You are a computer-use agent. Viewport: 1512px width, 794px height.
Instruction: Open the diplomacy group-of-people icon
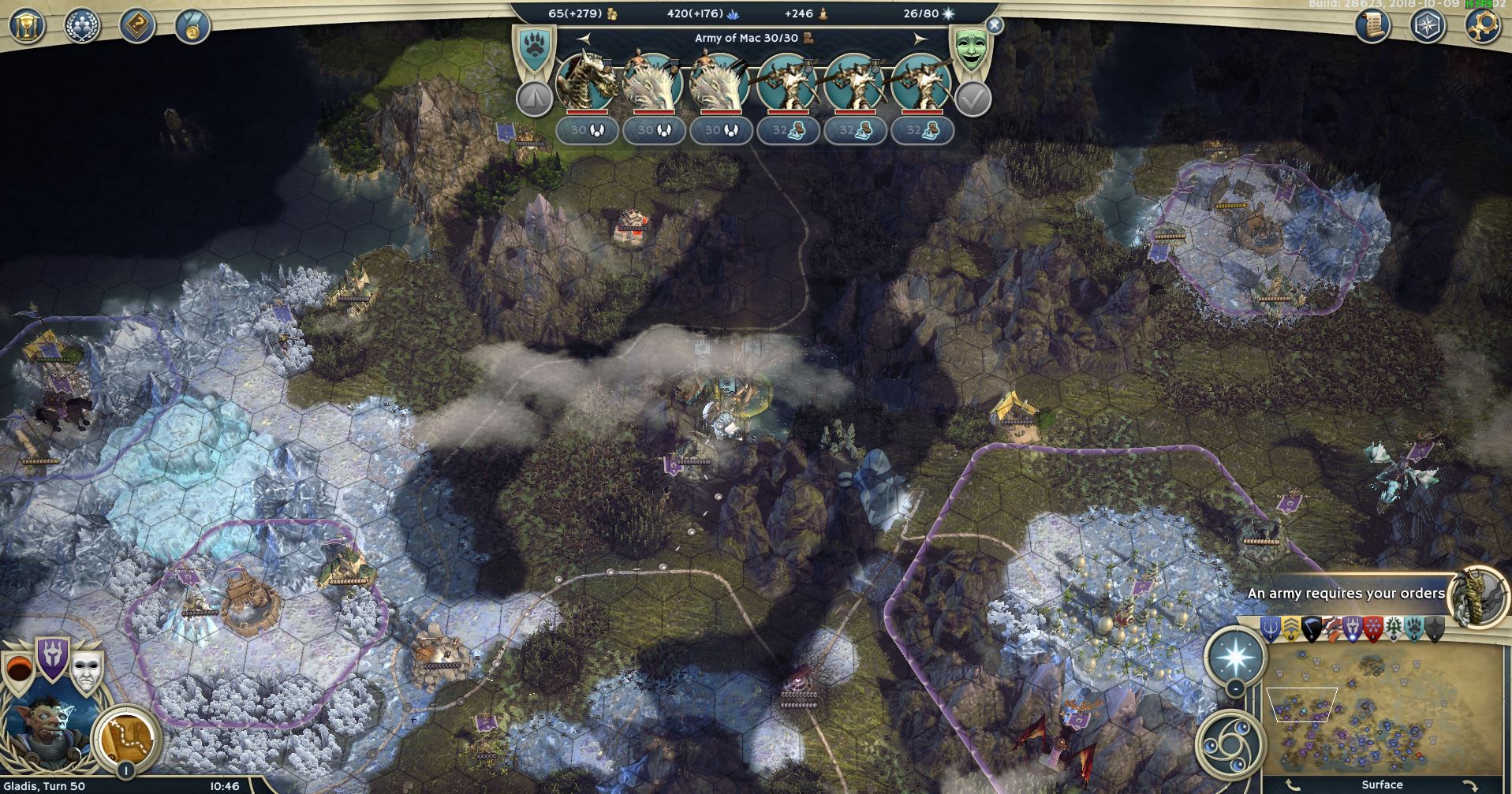pyautogui.click(x=82, y=26)
